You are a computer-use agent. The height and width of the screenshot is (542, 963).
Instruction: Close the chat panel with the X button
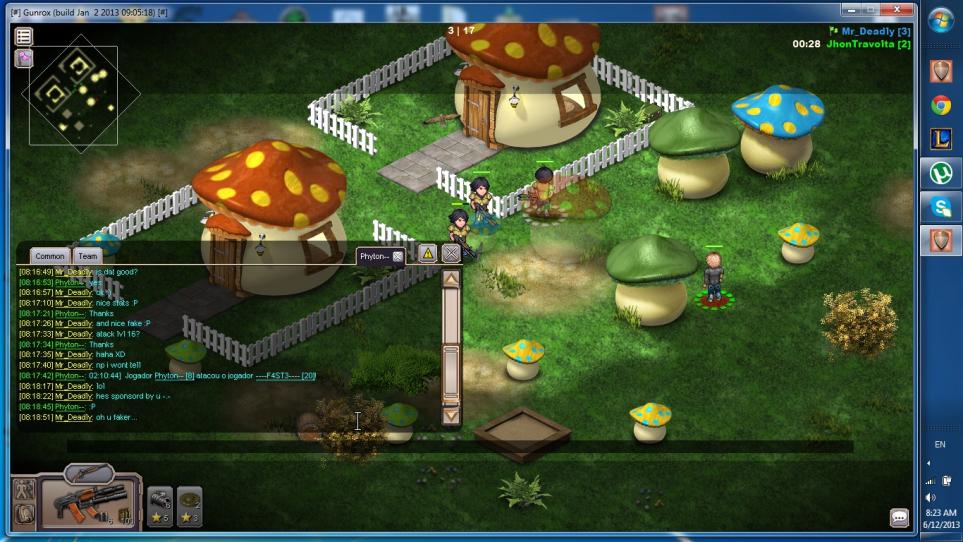451,254
